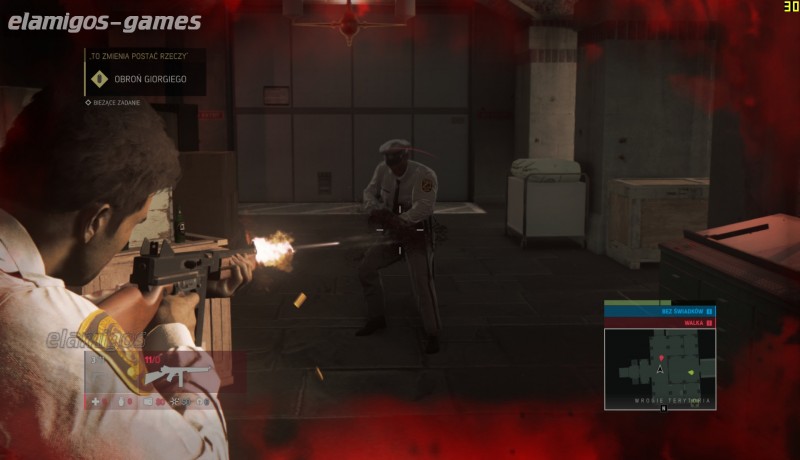Select the "Bez świadków" blue status bar
Screen dimensions: 800x460
tap(659, 312)
